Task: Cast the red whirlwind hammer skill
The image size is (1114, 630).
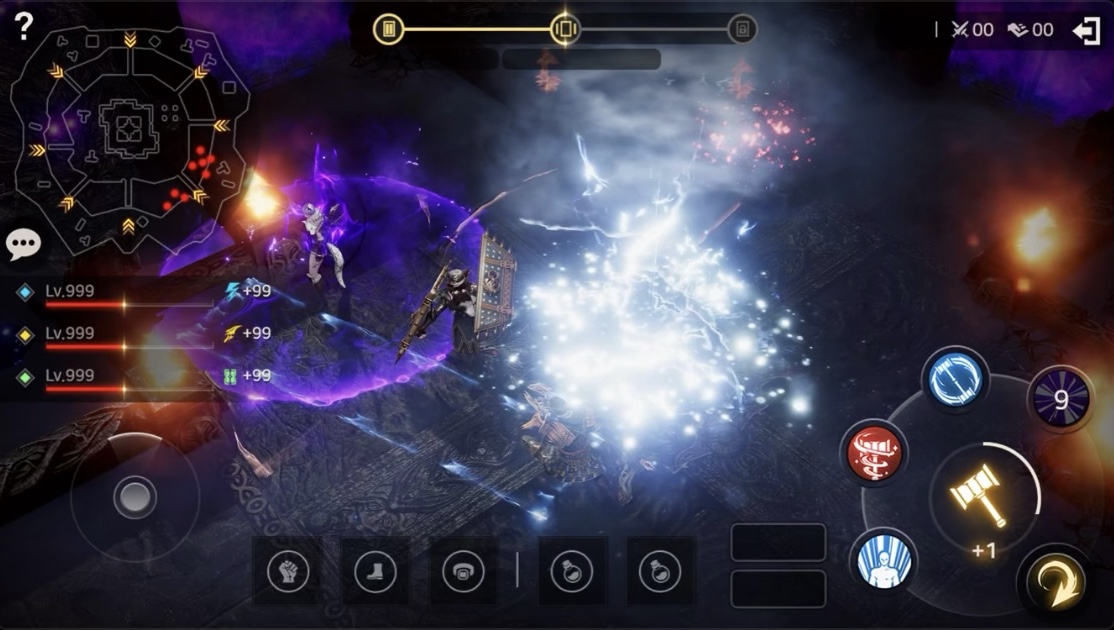Action: pyautogui.click(x=874, y=453)
